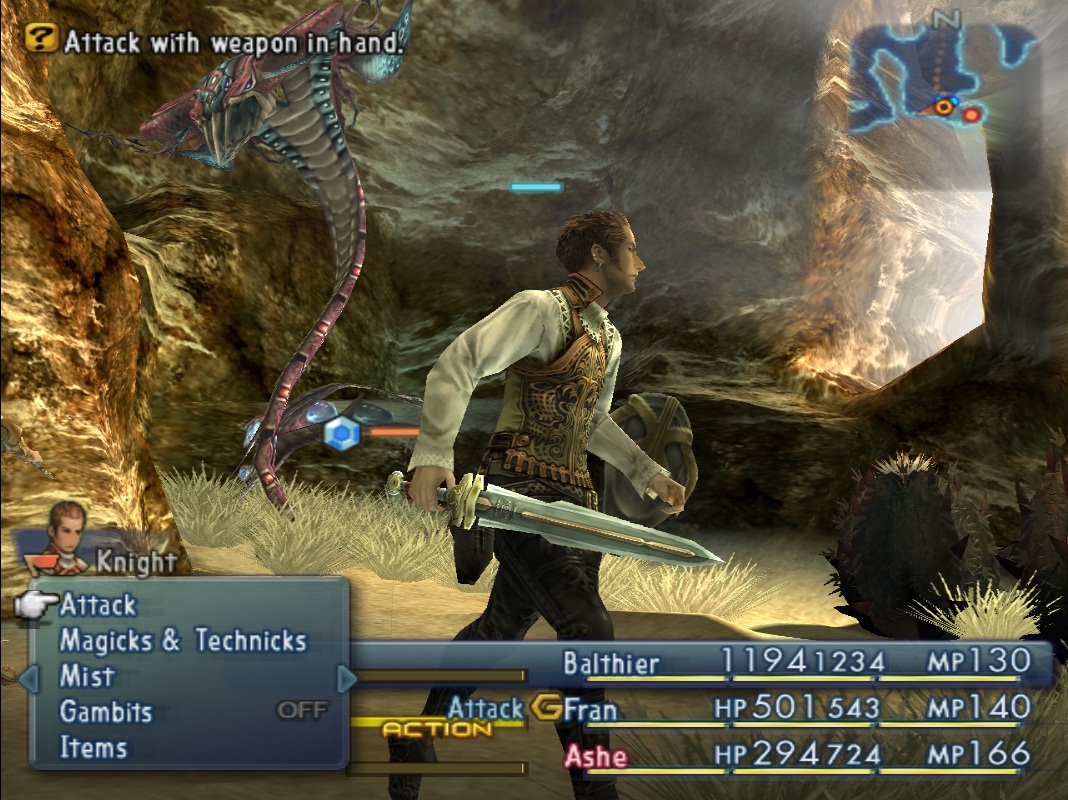1068x800 pixels.
Task: Select the Attack command
Action: [x=98, y=605]
